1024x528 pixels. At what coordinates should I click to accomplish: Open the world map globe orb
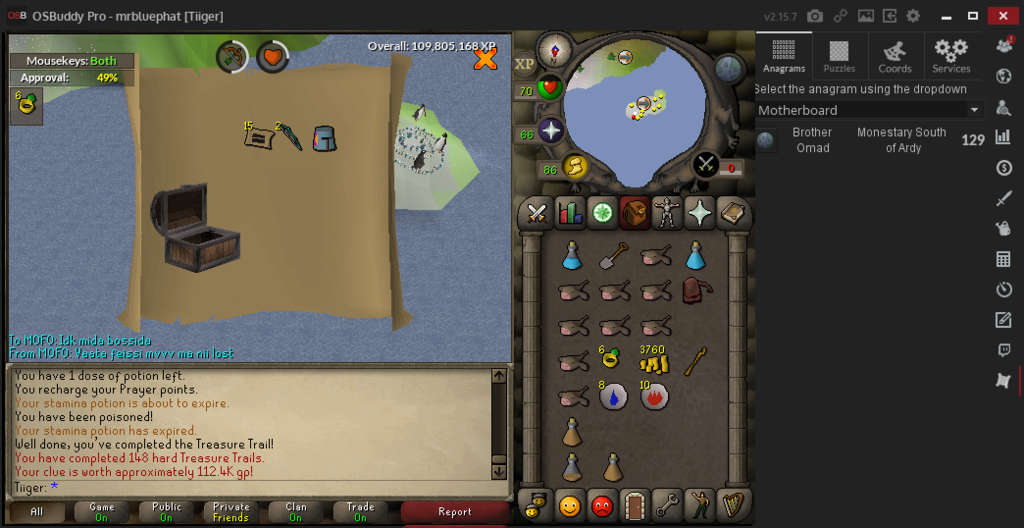(728, 68)
